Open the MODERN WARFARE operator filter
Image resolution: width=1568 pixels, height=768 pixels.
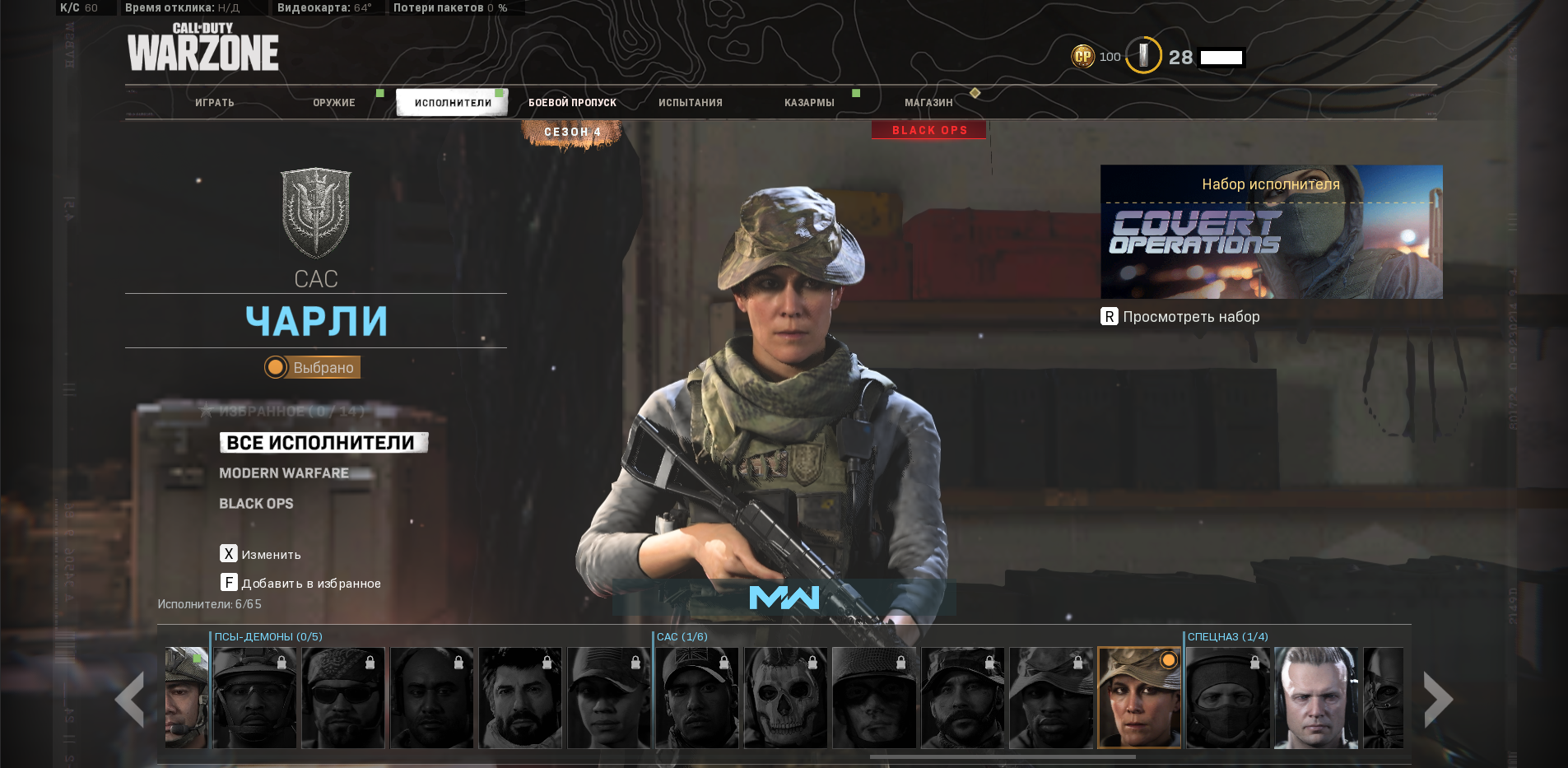coord(283,473)
